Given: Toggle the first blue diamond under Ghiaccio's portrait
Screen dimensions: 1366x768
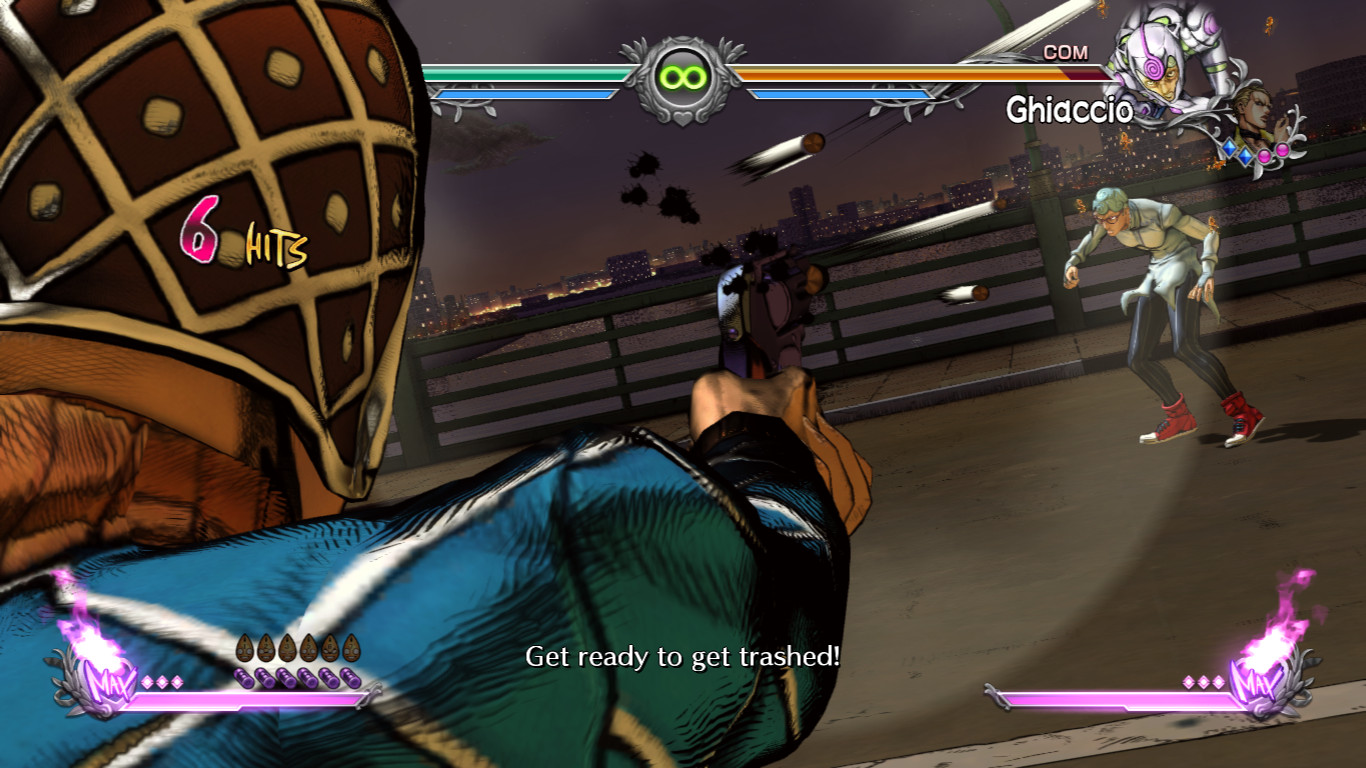Looking at the screenshot, I should point(1228,150).
